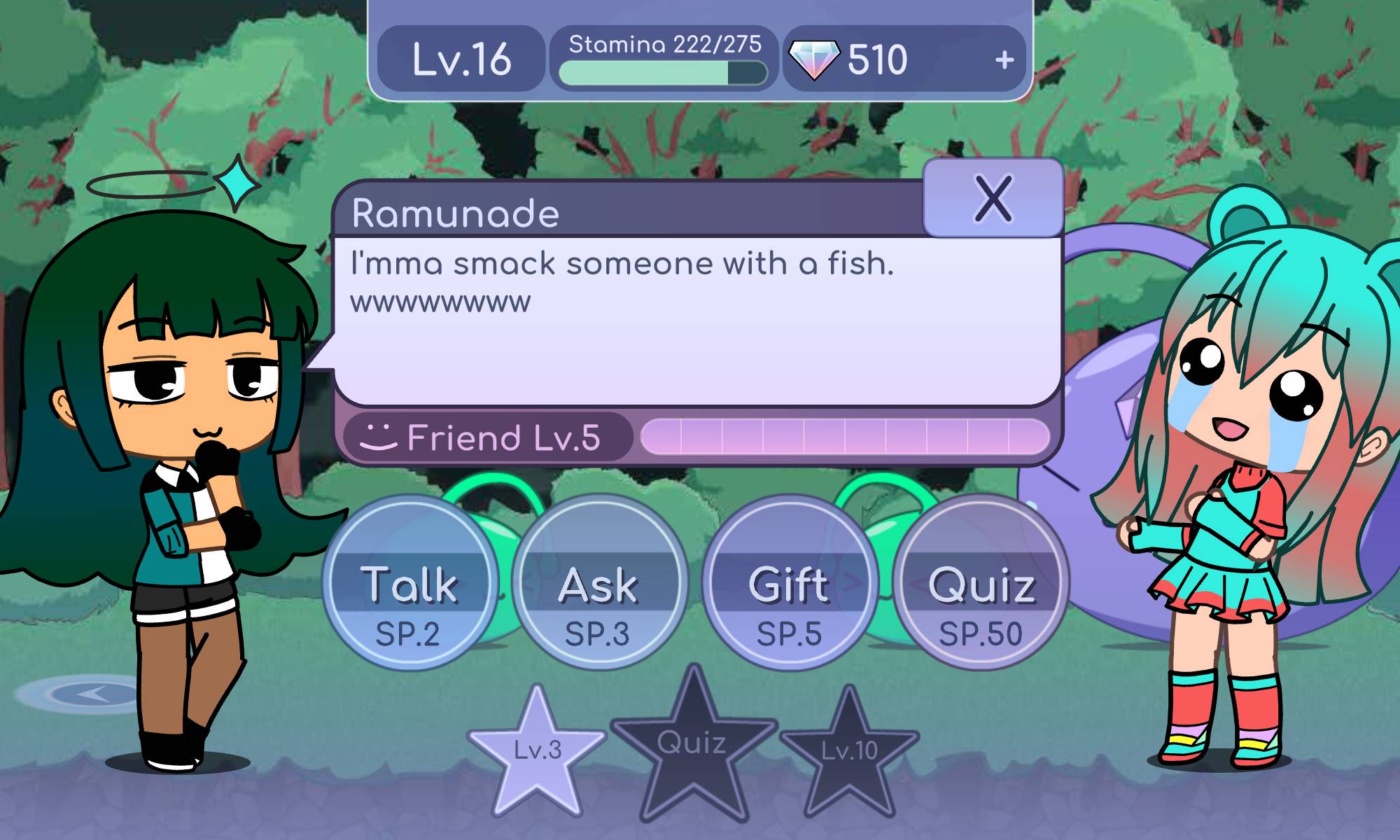Add more gems with the plus button
Image resolution: width=1400 pixels, height=840 pixels.
point(1004,60)
